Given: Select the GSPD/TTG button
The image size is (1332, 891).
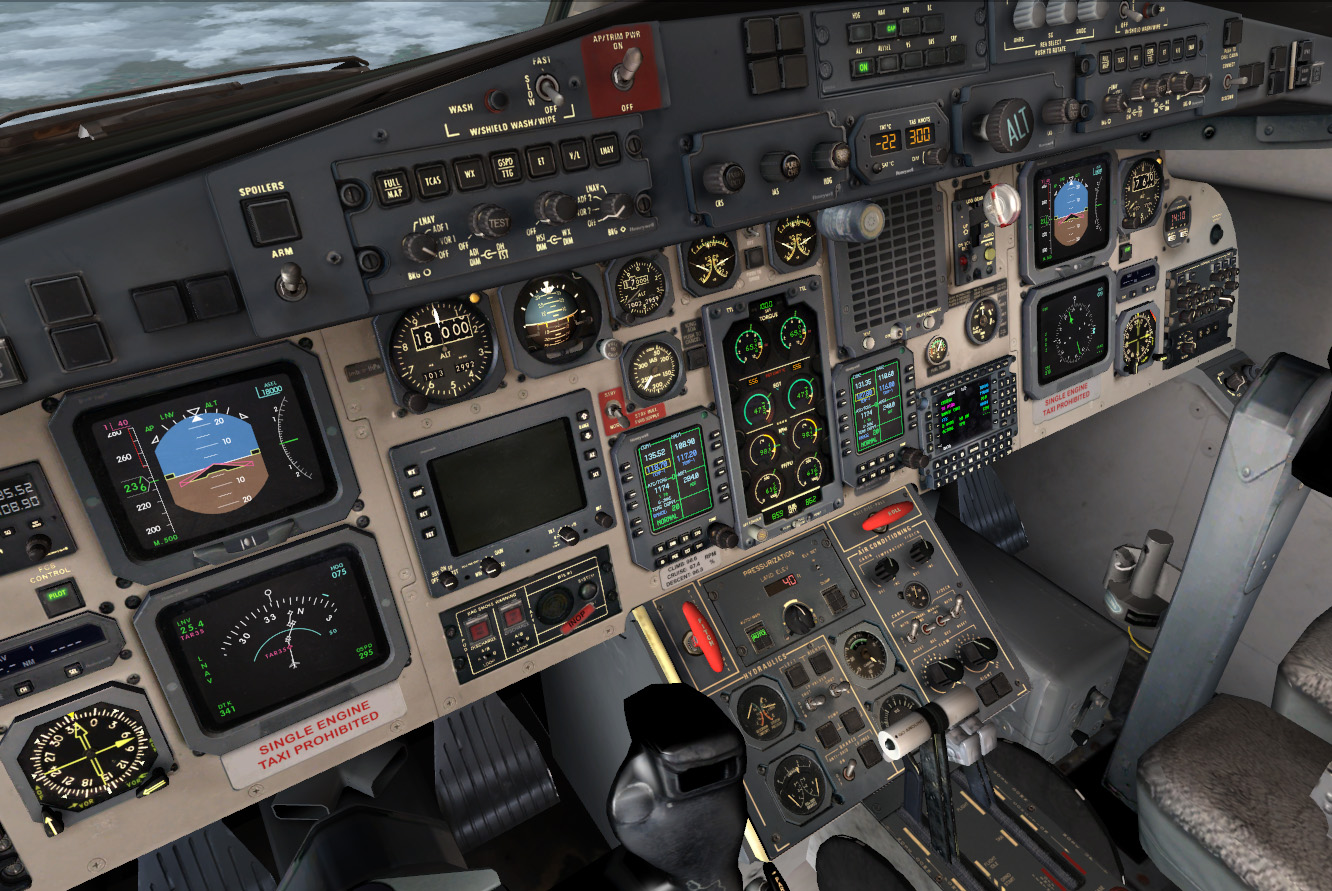Looking at the screenshot, I should pyautogui.click(x=506, y=166).
